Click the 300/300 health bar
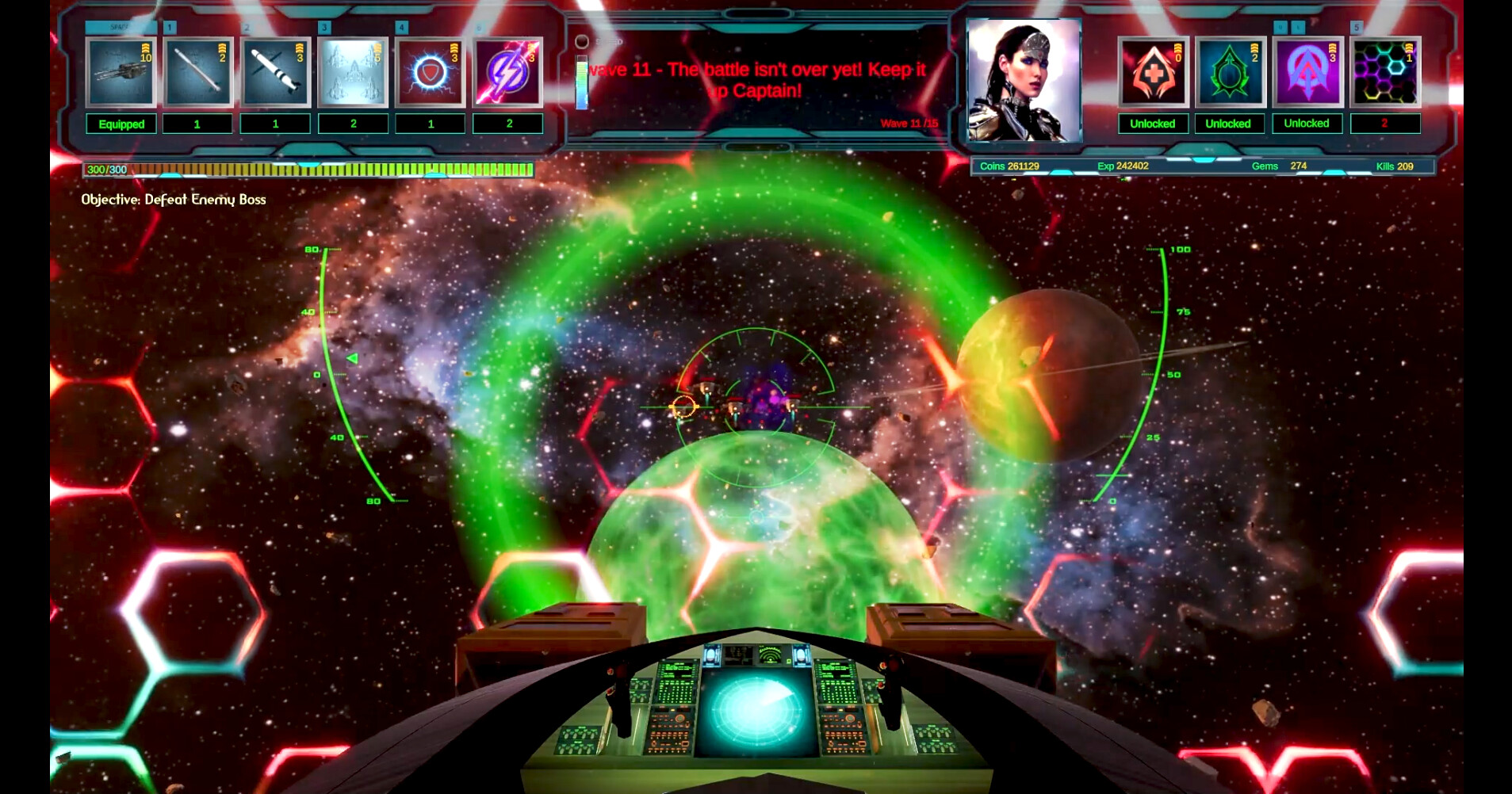 [x=309, y=168]
